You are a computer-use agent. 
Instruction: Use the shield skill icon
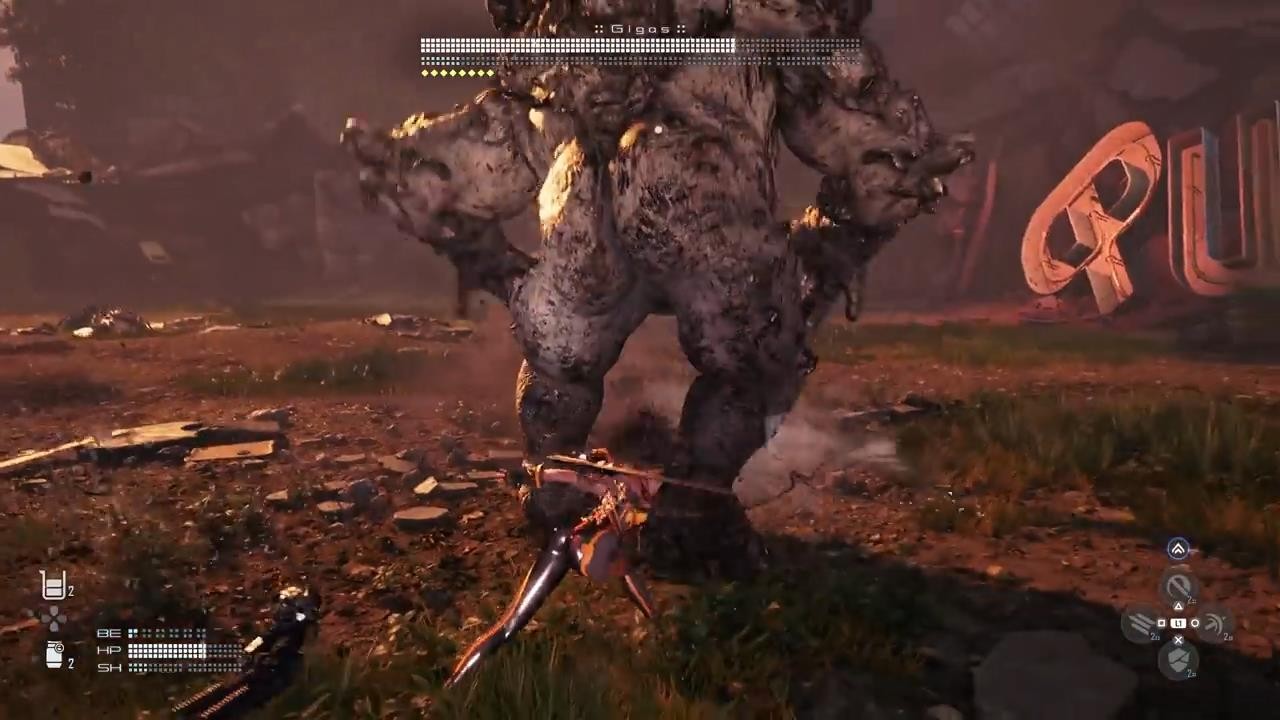1178,659
